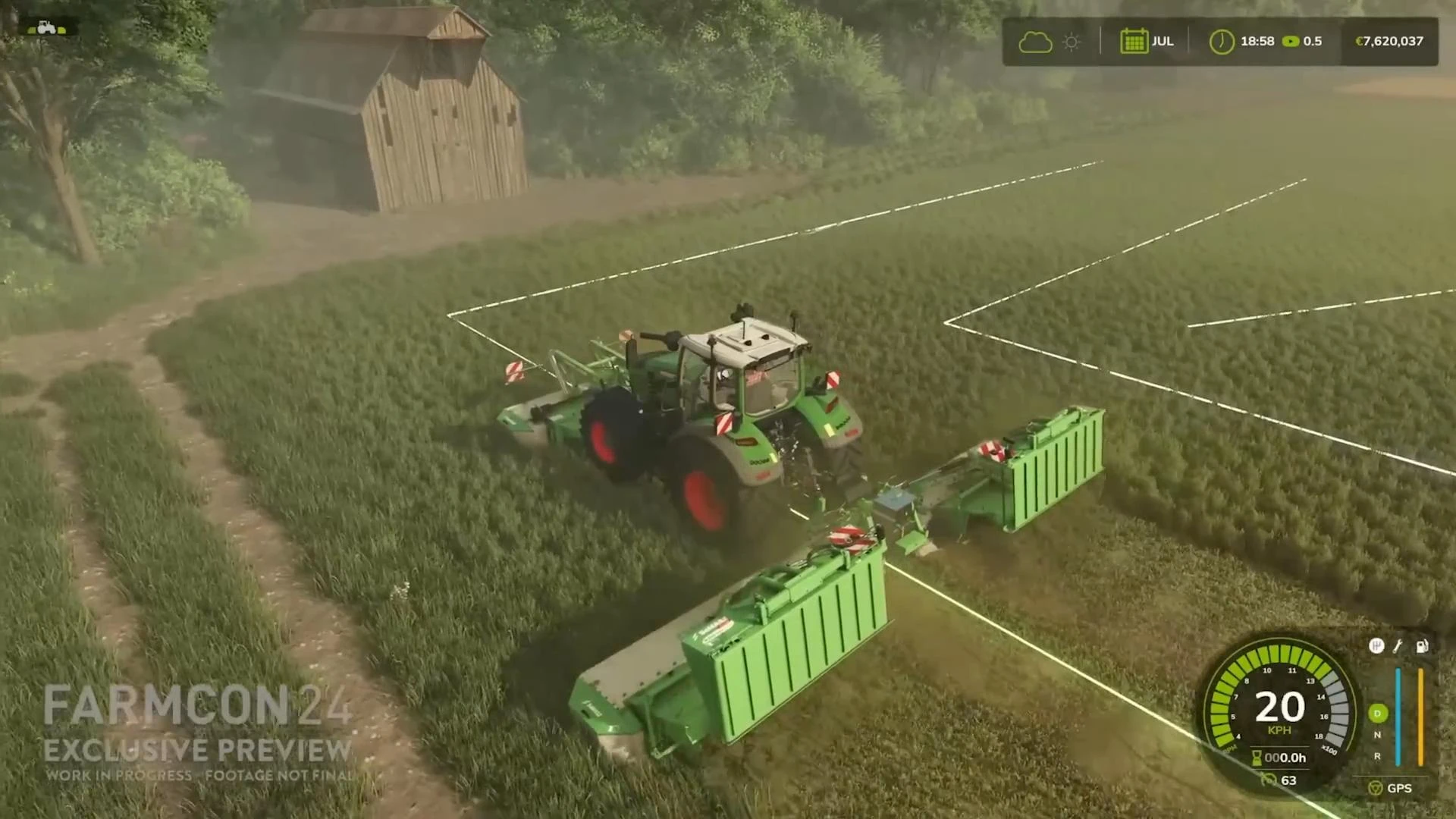
Task: Toggle the time acceleration play button showing 0.5
Action: [1291, 41]
